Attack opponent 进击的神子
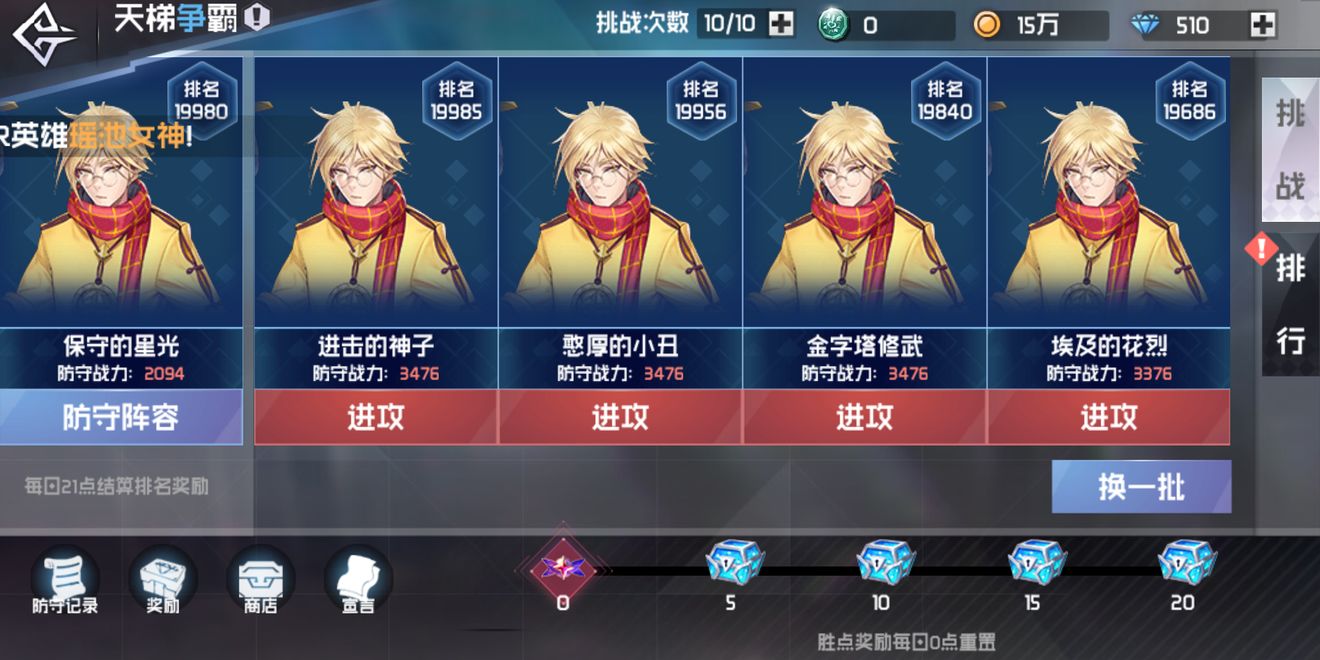Viewport: 1320px width, 660px height. [x=376, y=417]
